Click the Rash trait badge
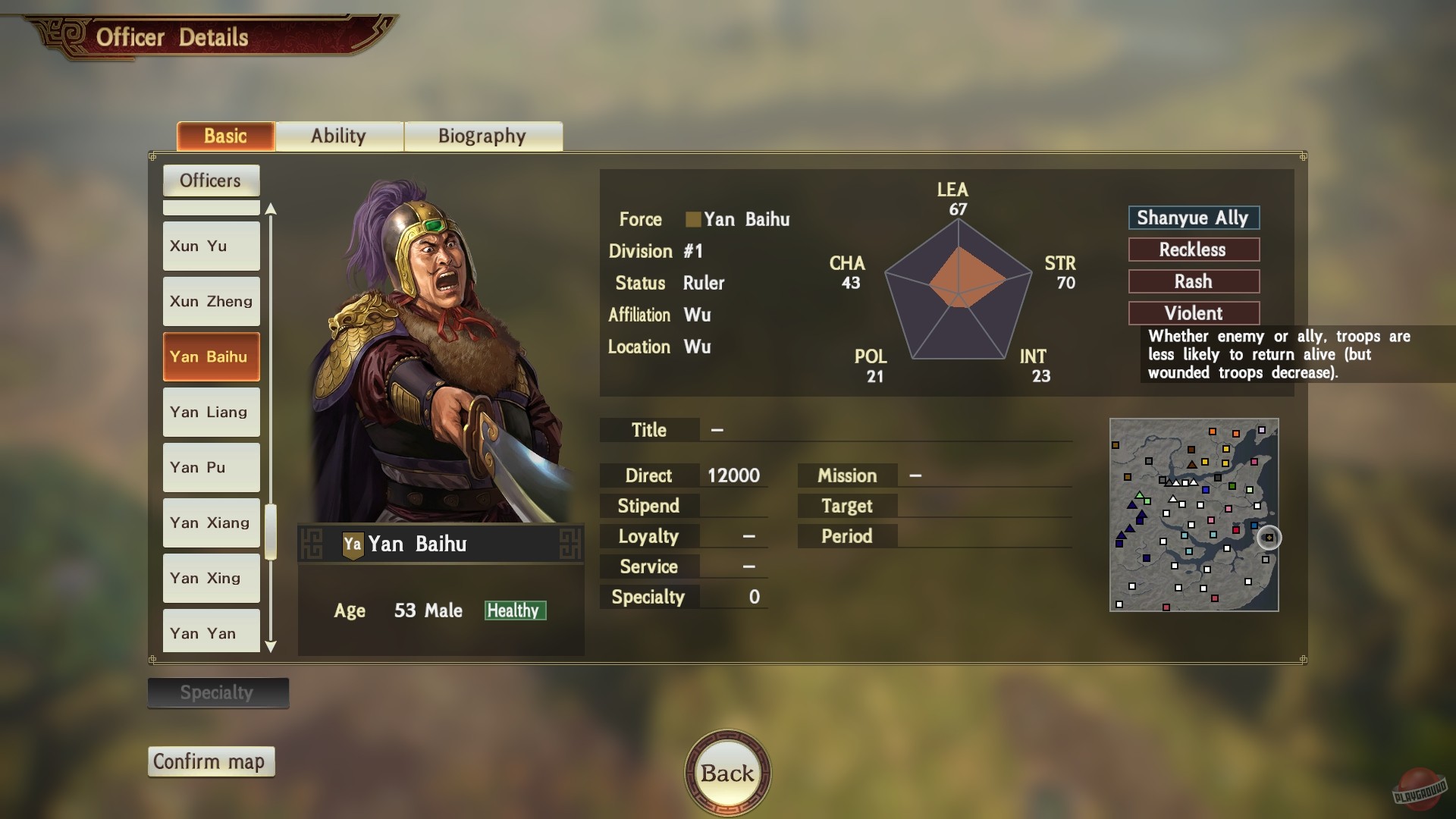This screenshot has width=1456, height=819. 1194,281
